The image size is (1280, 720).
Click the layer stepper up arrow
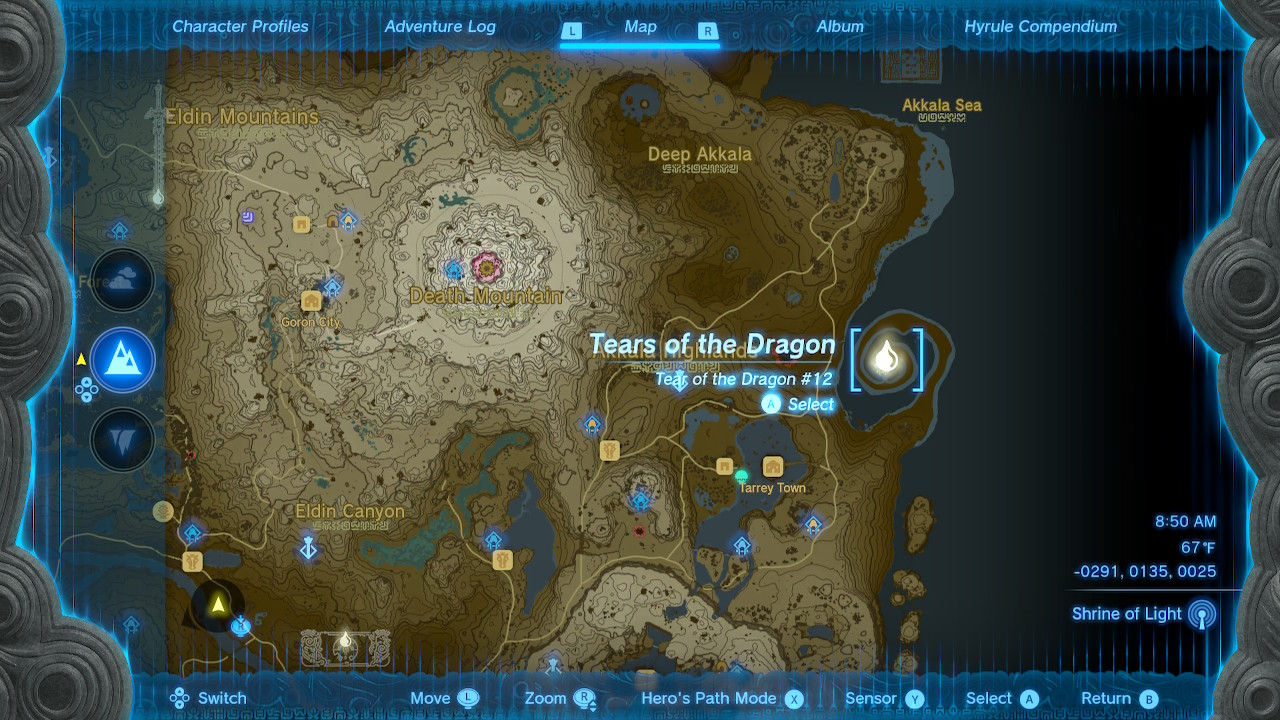[x=87, y=381]
